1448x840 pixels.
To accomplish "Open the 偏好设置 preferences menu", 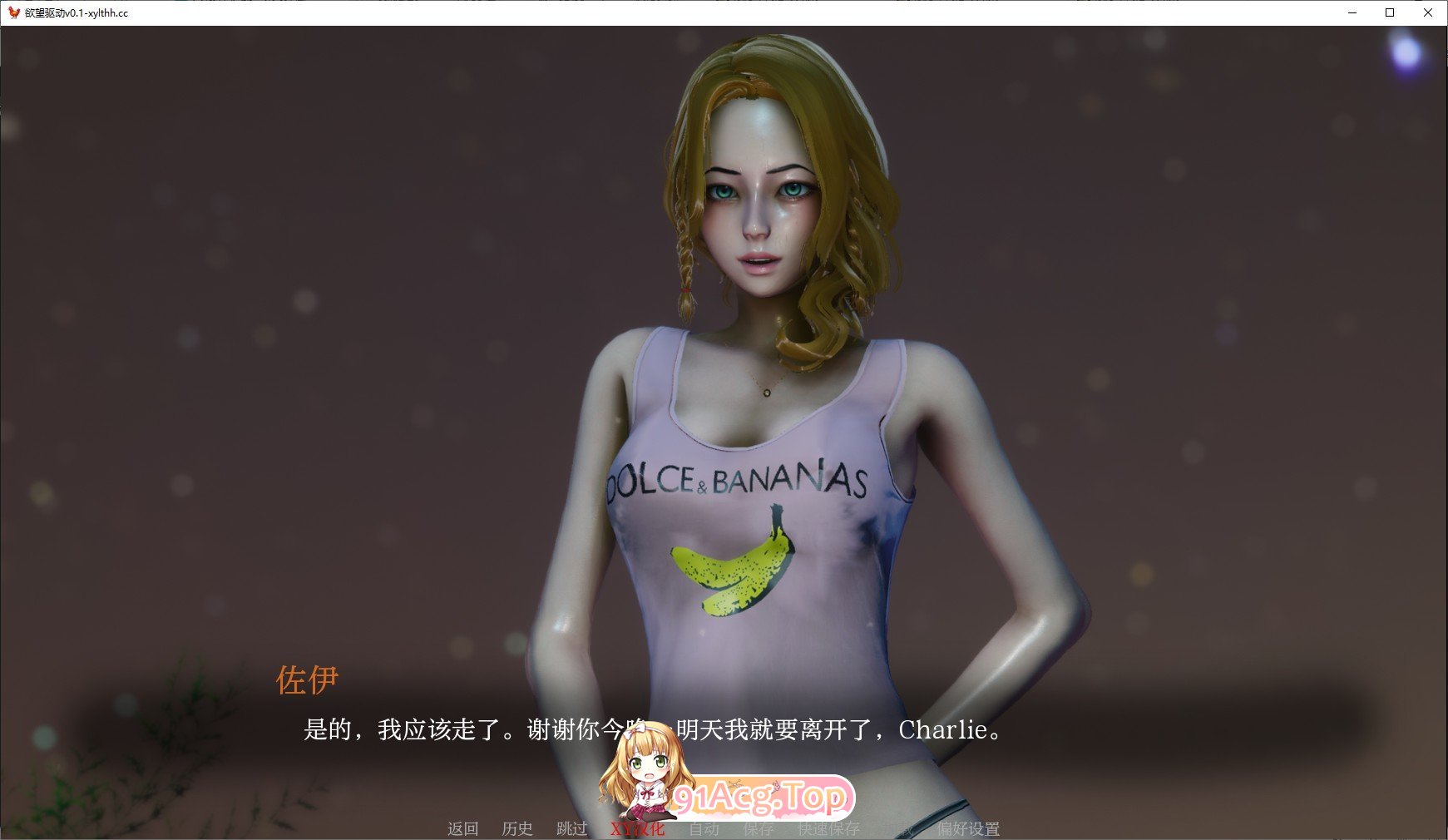I will (x=969, y=829).
